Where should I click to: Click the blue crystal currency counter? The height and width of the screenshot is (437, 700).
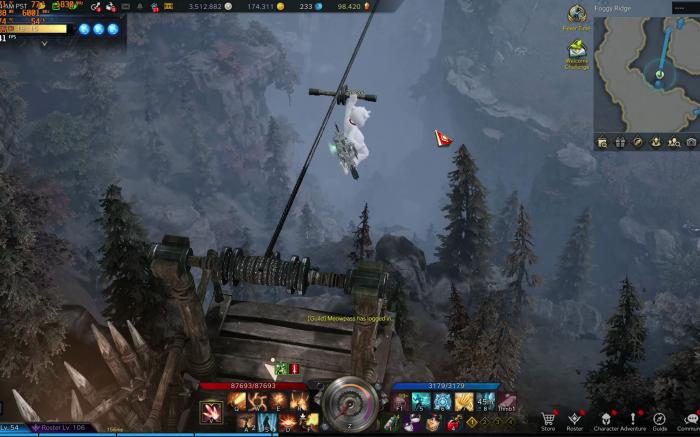click(x=304, y=6)
